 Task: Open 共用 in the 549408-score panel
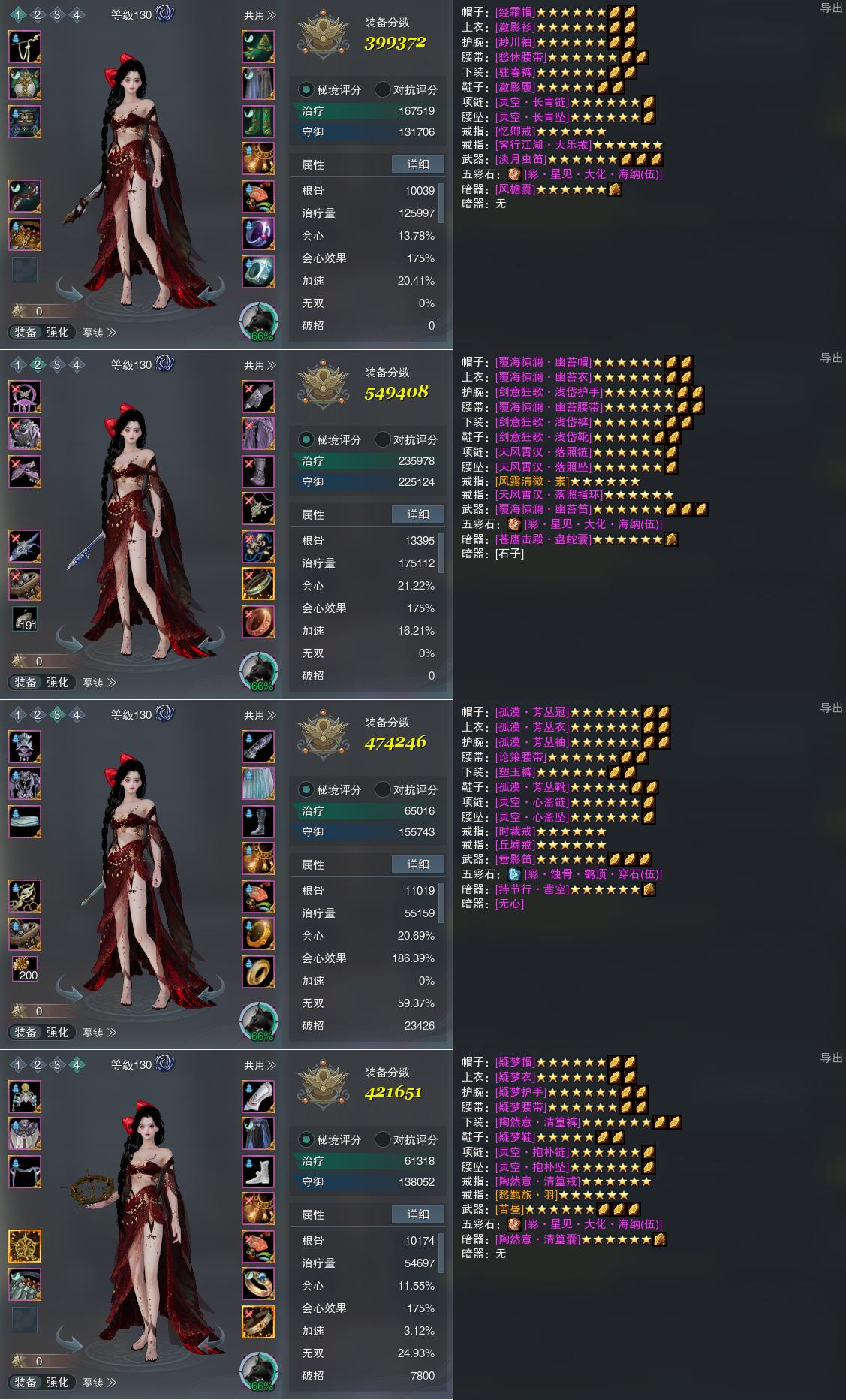260,365
